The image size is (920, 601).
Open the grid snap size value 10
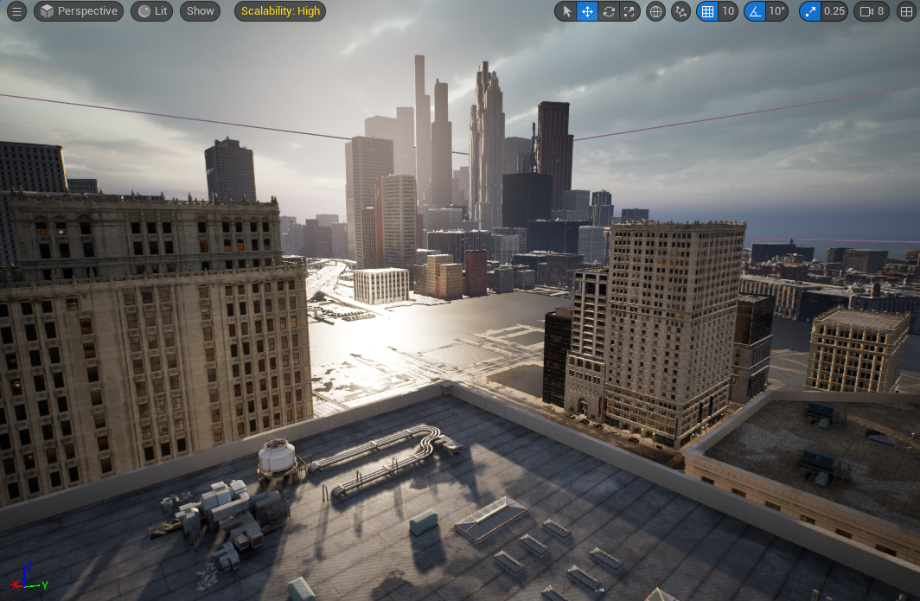728,11
